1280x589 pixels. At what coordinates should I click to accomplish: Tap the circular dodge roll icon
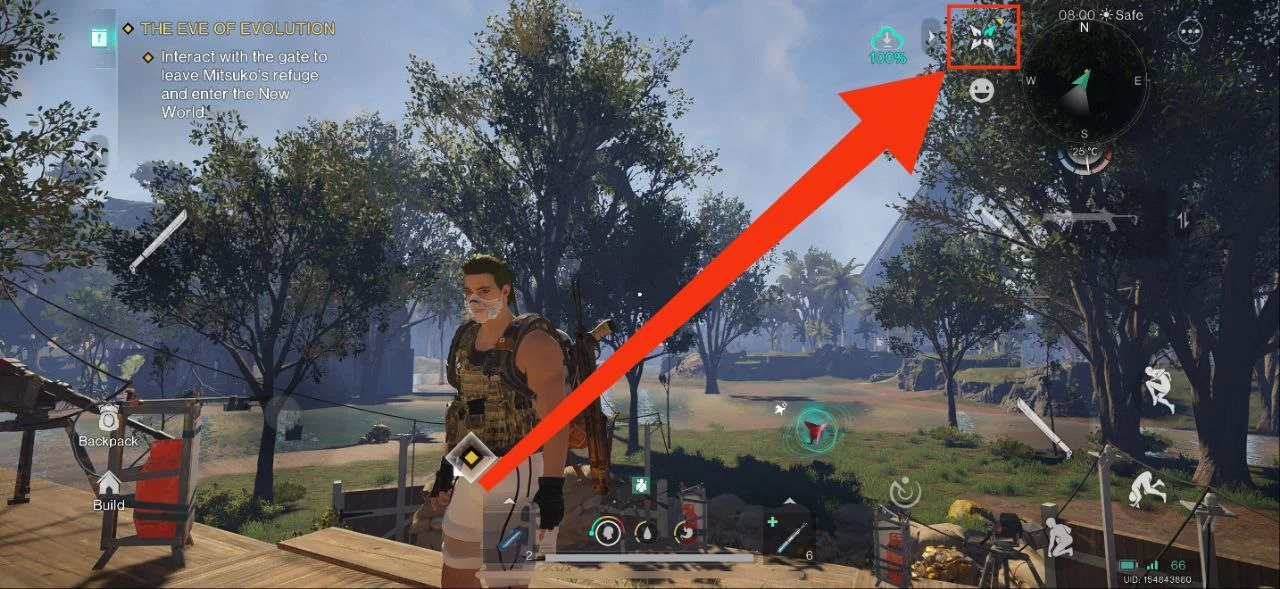[x=904, y=491]
